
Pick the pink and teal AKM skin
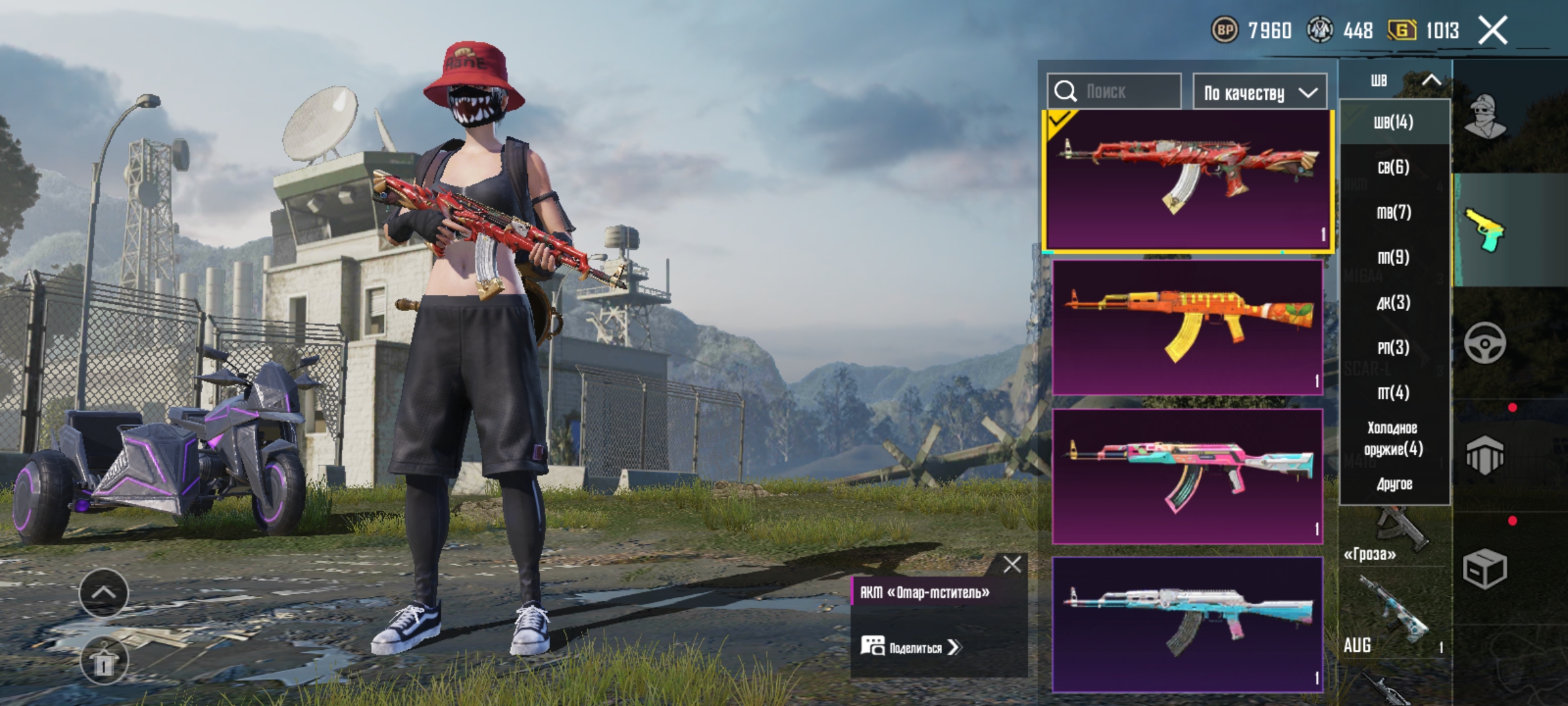(1187, 476)
